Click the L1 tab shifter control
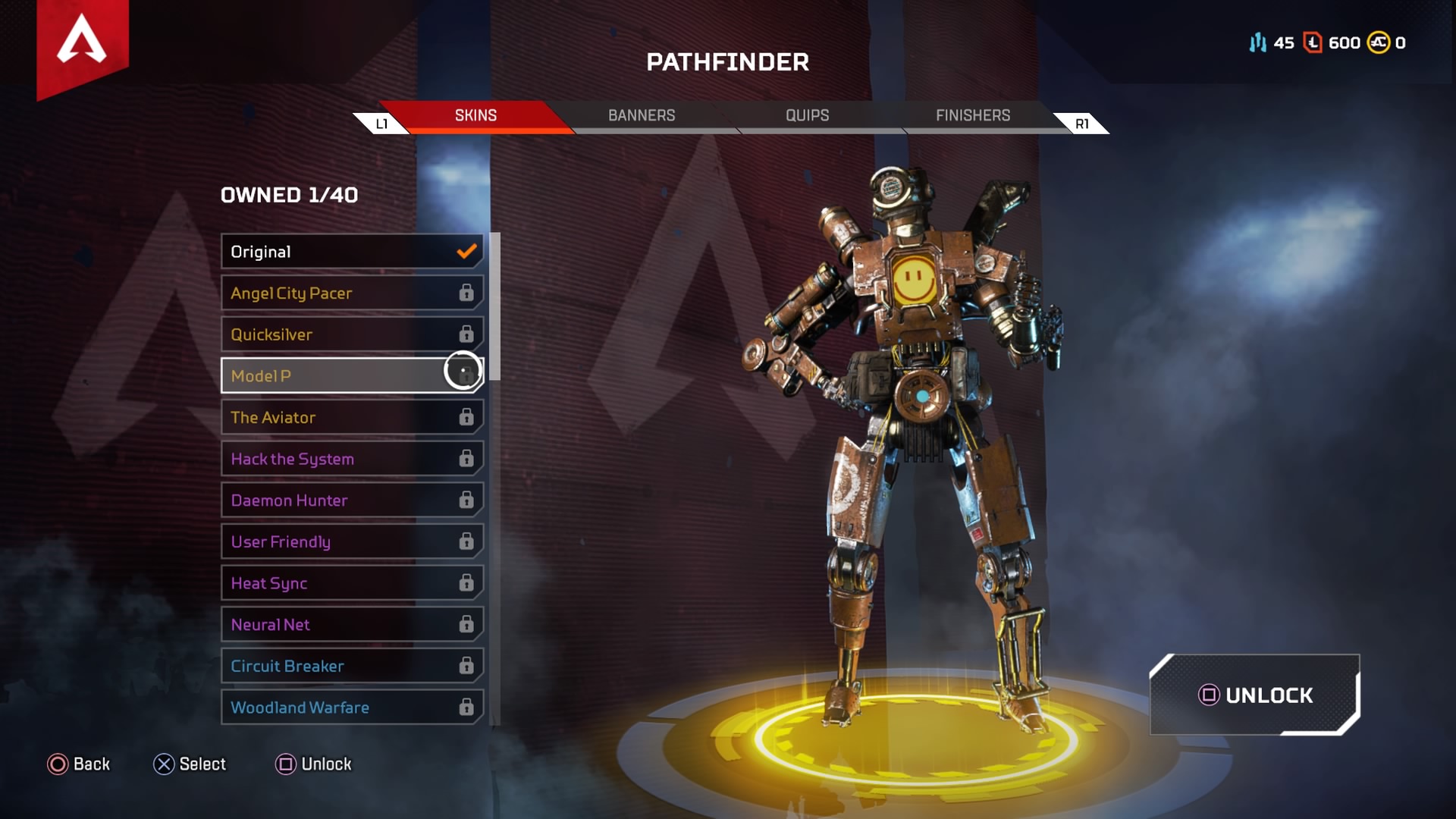The height and width of the screenshot is (819, 1456). pos(383,122)
